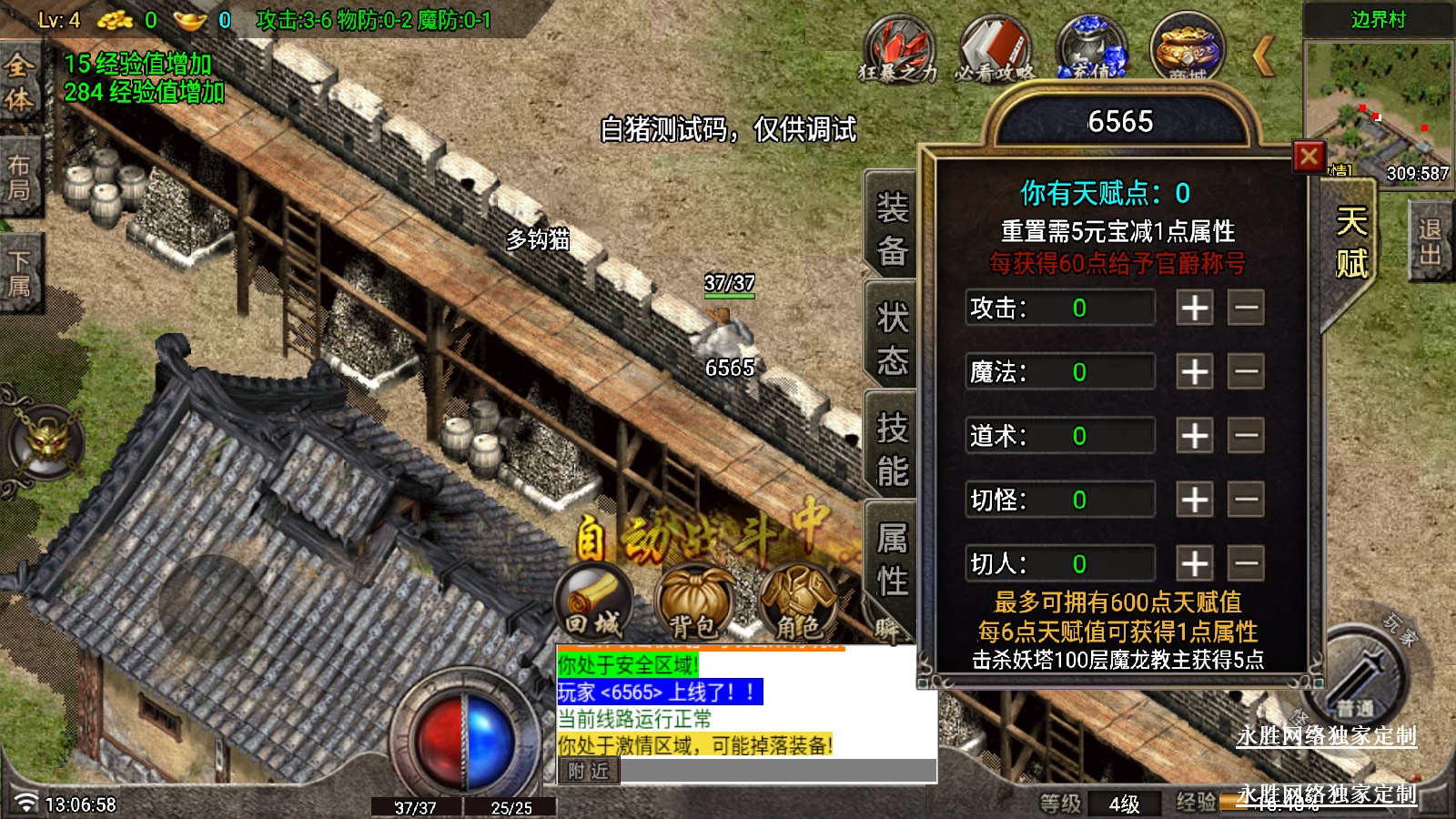The height and width of the screenshot is (819, 1456).
Task: Decrease the 魔法 talent with minus button
Action: click(1246, 371)
